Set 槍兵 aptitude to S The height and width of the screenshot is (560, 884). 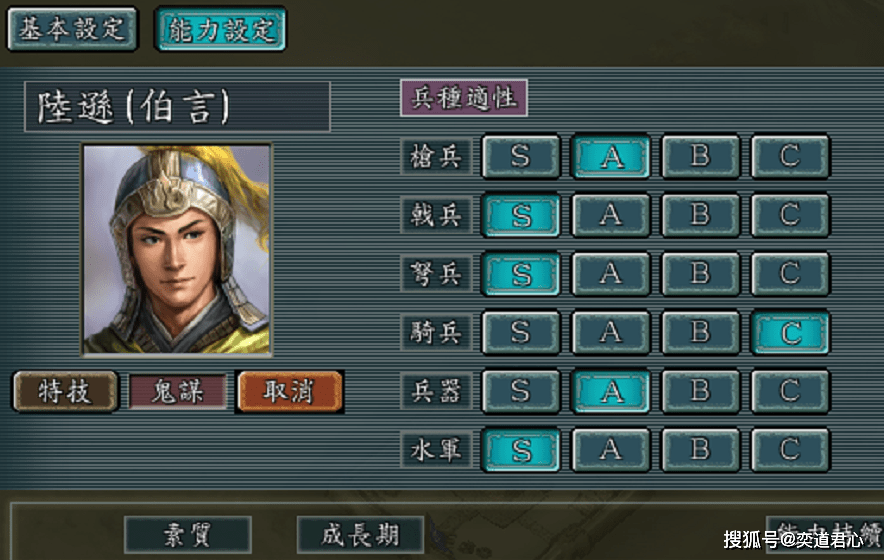pyautogui.click(x=520, y=156)
